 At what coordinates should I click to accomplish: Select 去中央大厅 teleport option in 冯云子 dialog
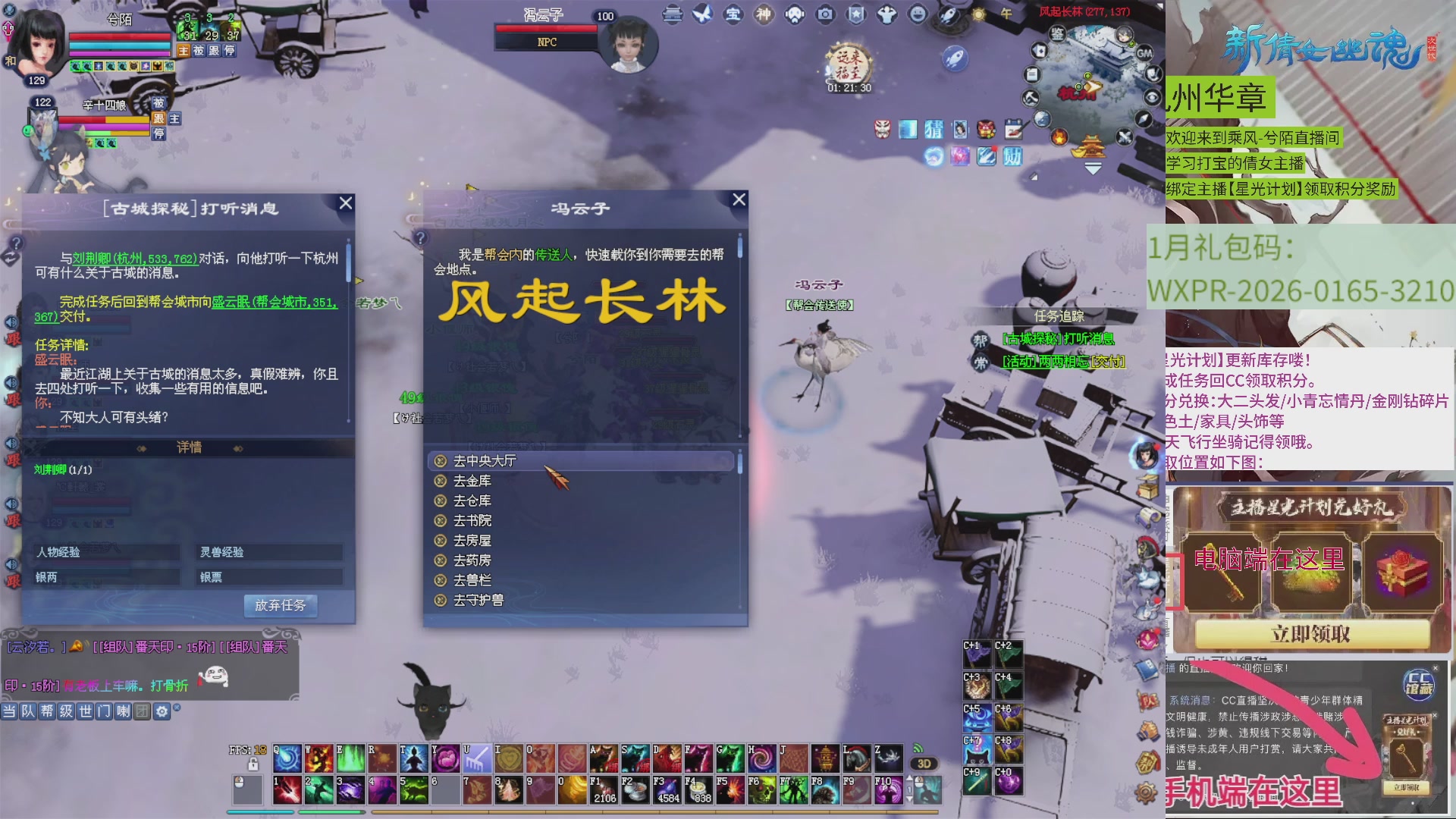(485, 461)
